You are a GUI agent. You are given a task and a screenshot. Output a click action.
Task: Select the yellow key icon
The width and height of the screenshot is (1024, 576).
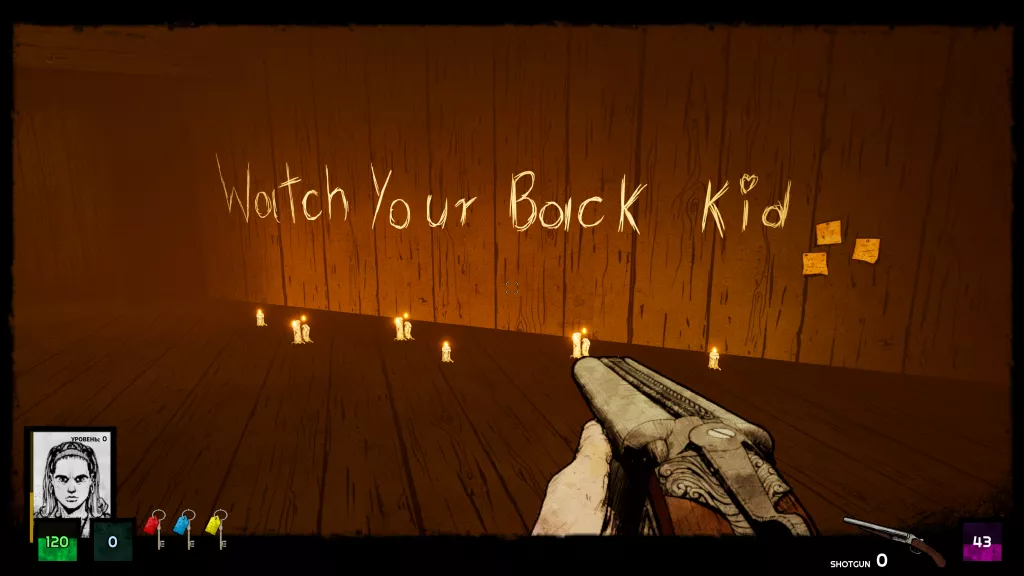[217, 528]
